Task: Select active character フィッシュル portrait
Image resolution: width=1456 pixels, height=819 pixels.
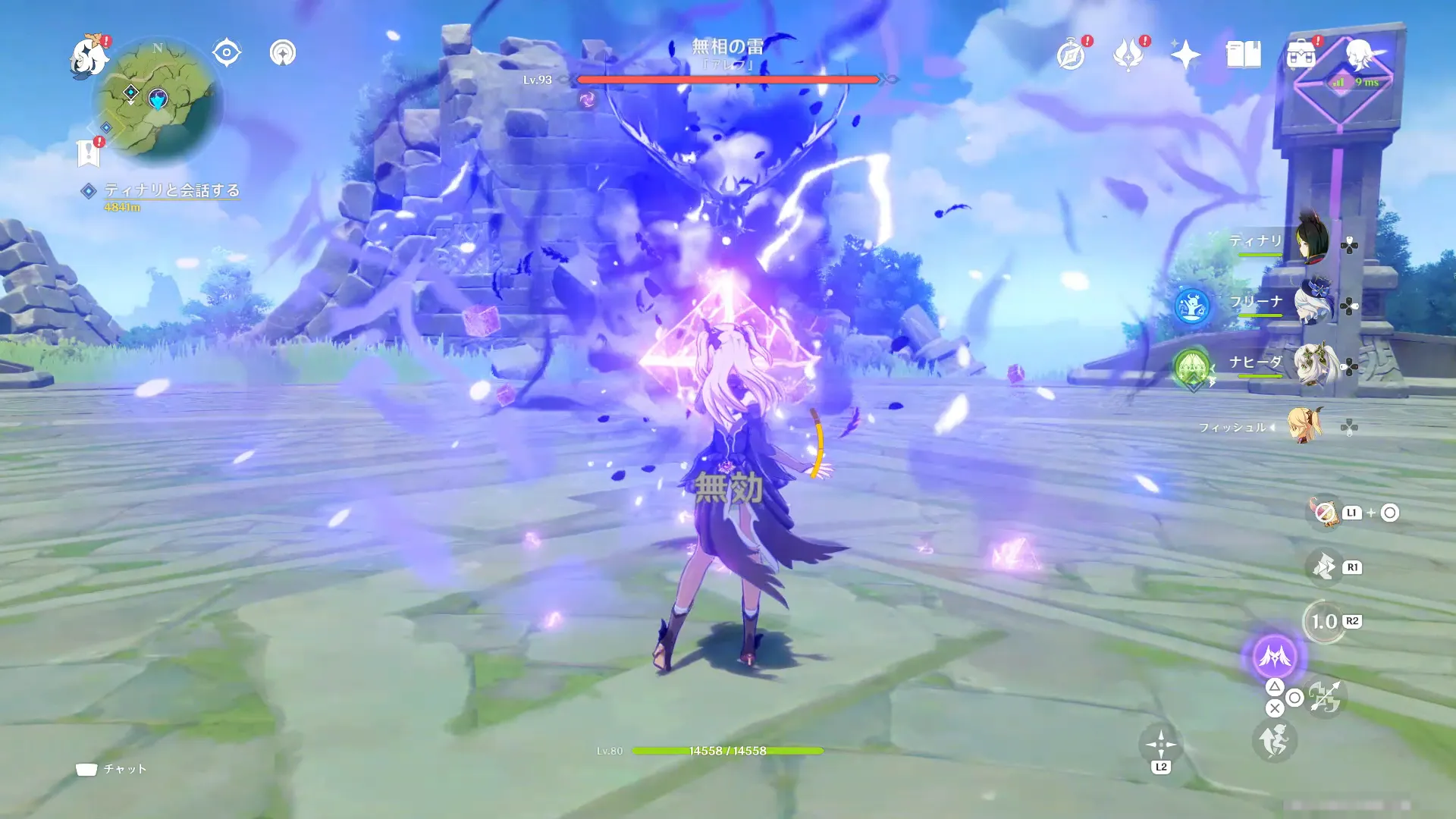Action: point(1304,426)
